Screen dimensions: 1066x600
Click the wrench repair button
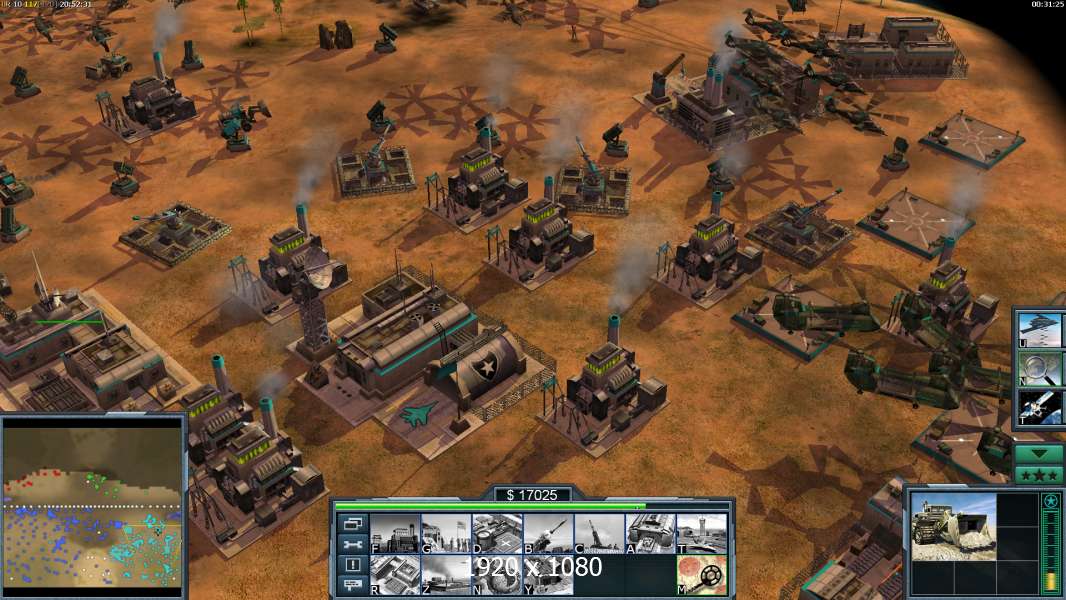352,544
